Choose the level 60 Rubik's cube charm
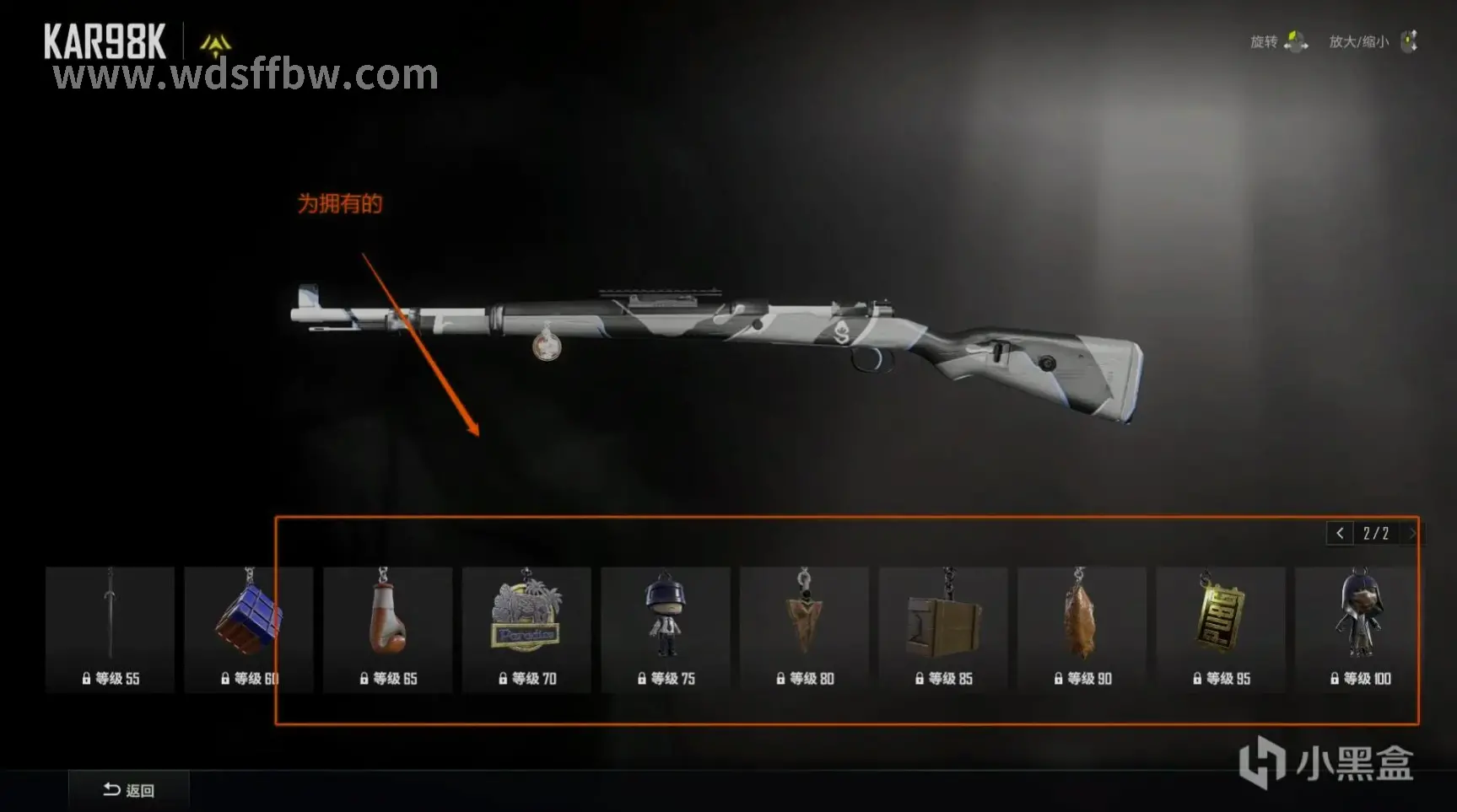Screen dimensions: 1457x812 click(x=248, y=629)
